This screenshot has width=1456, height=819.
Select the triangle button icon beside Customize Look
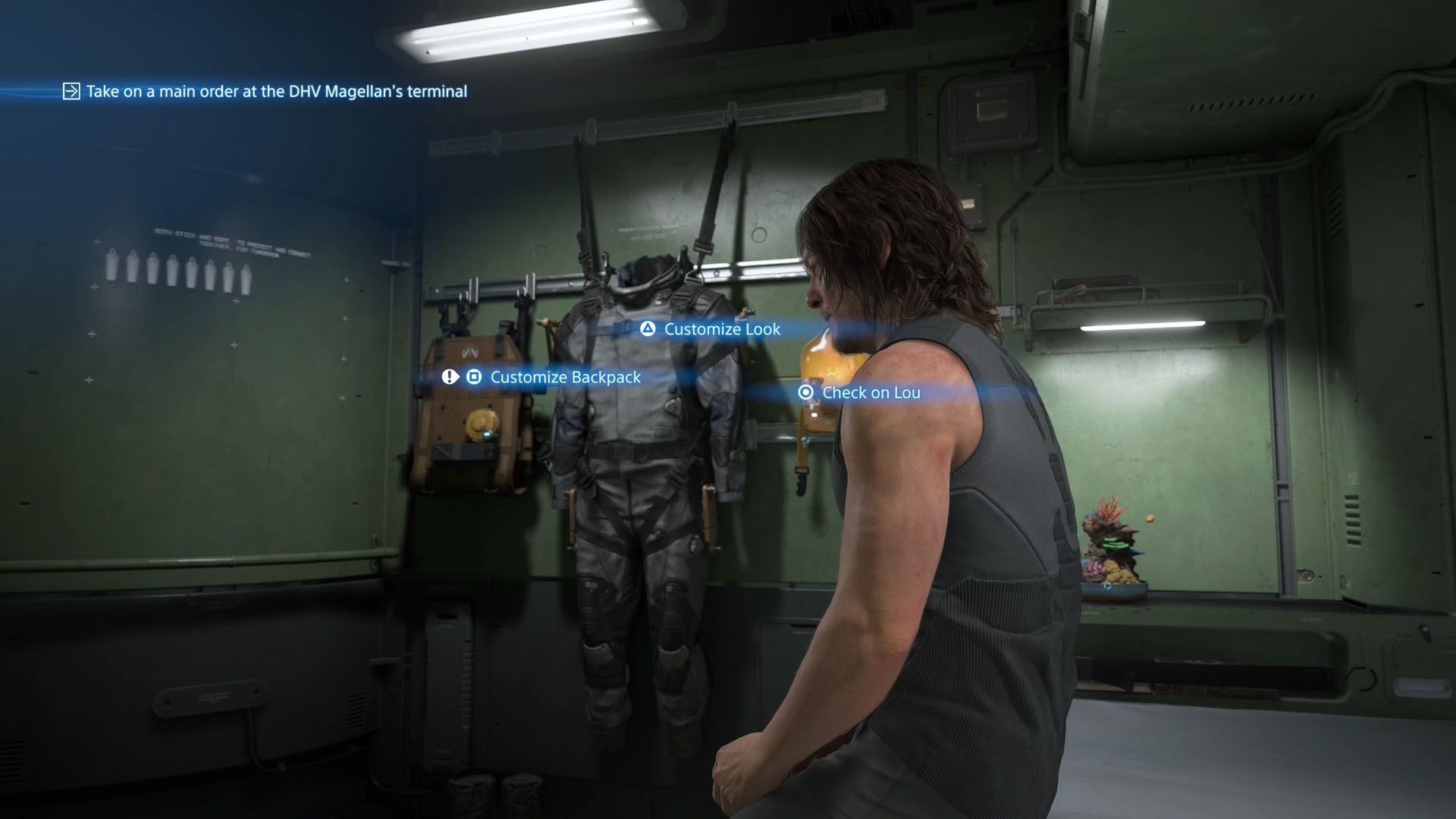click(647, 330)
